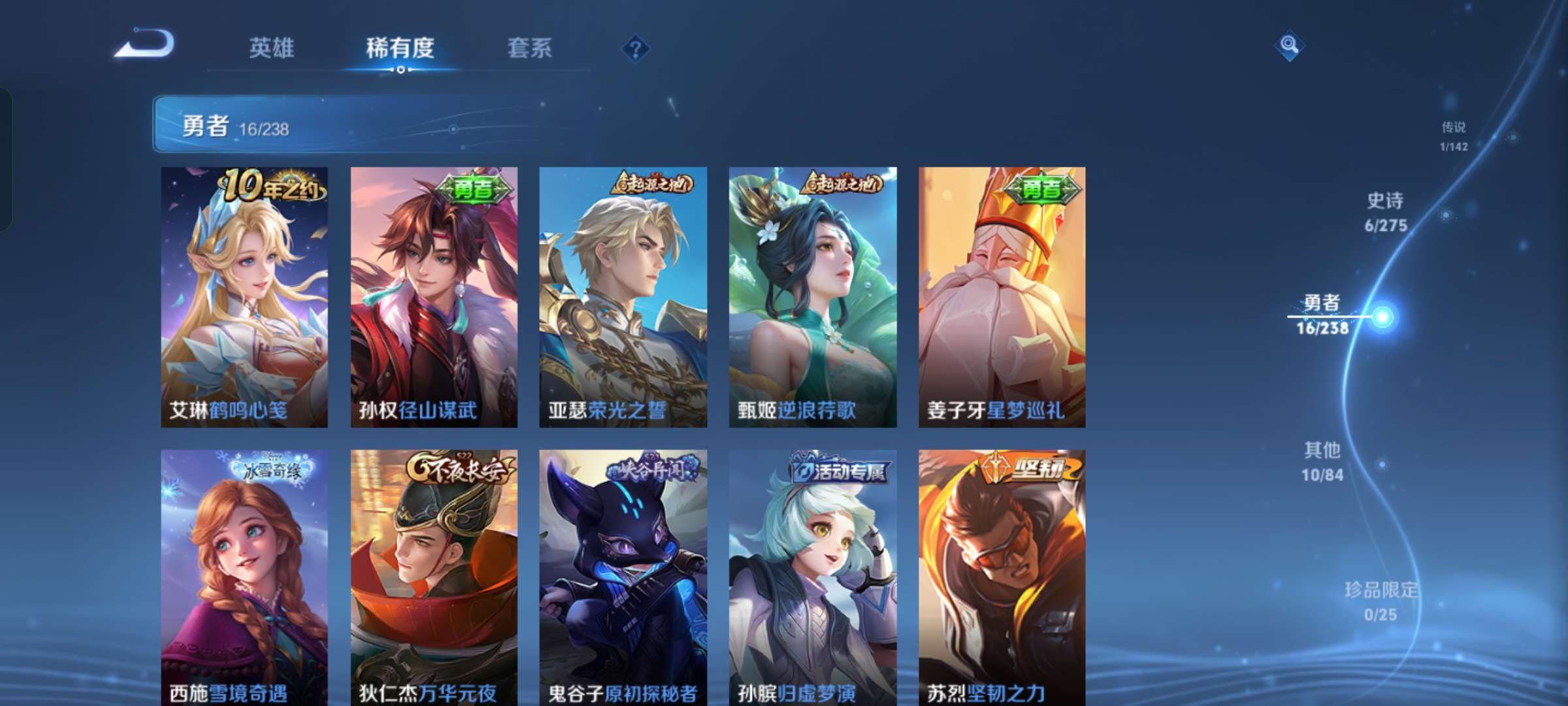The image size is (1568, 706).
Task: Open the search magnifier icon
Action: pos(1288,45)
